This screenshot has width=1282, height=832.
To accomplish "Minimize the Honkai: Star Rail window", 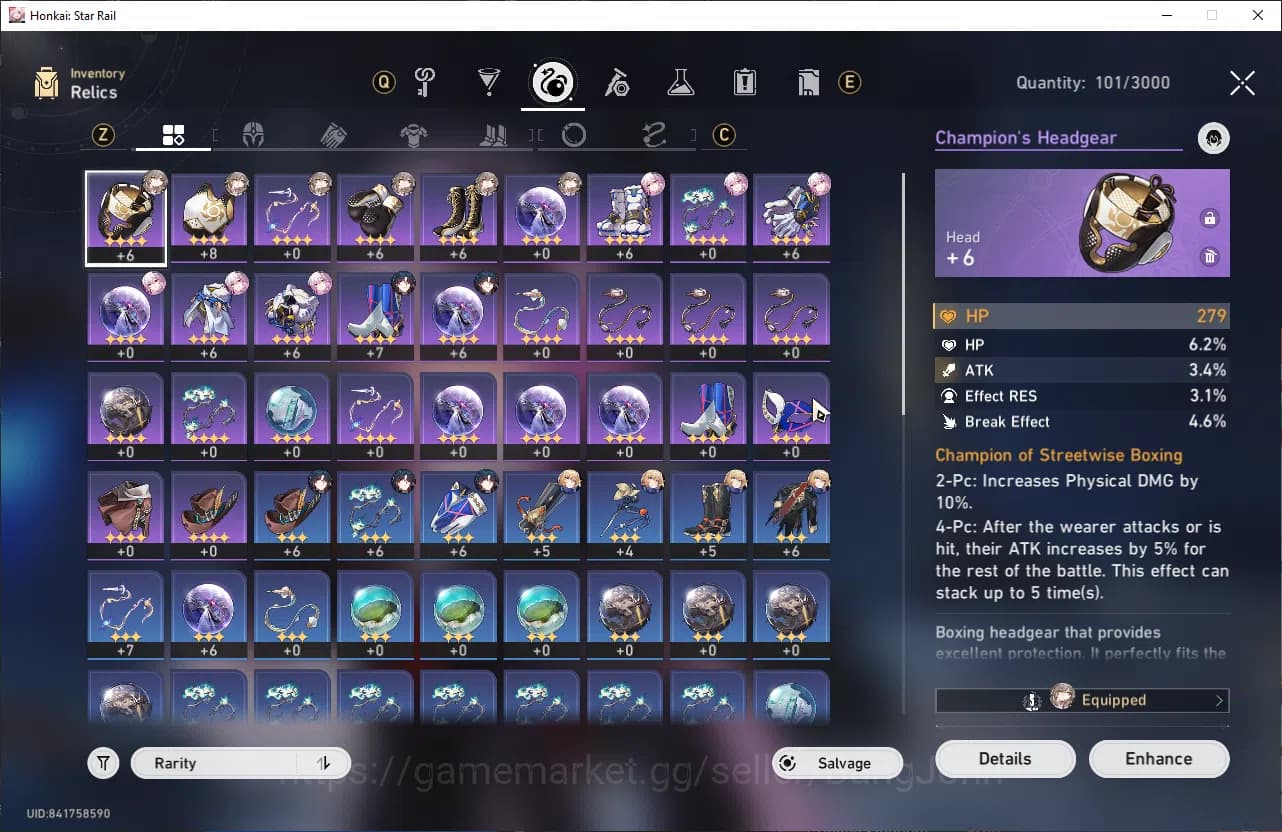I will coord(1166,15).
